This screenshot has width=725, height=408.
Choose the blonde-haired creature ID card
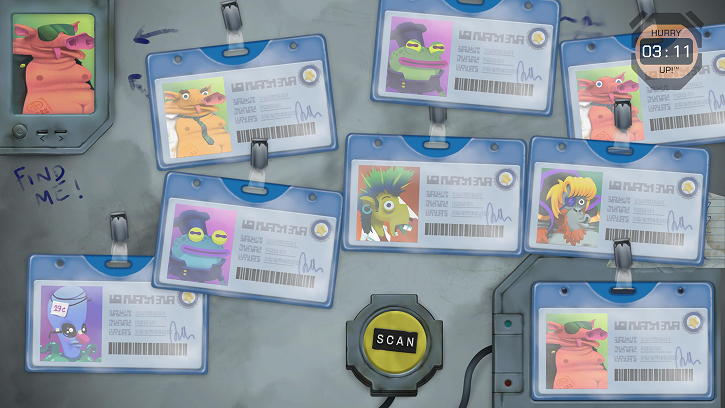613,200
